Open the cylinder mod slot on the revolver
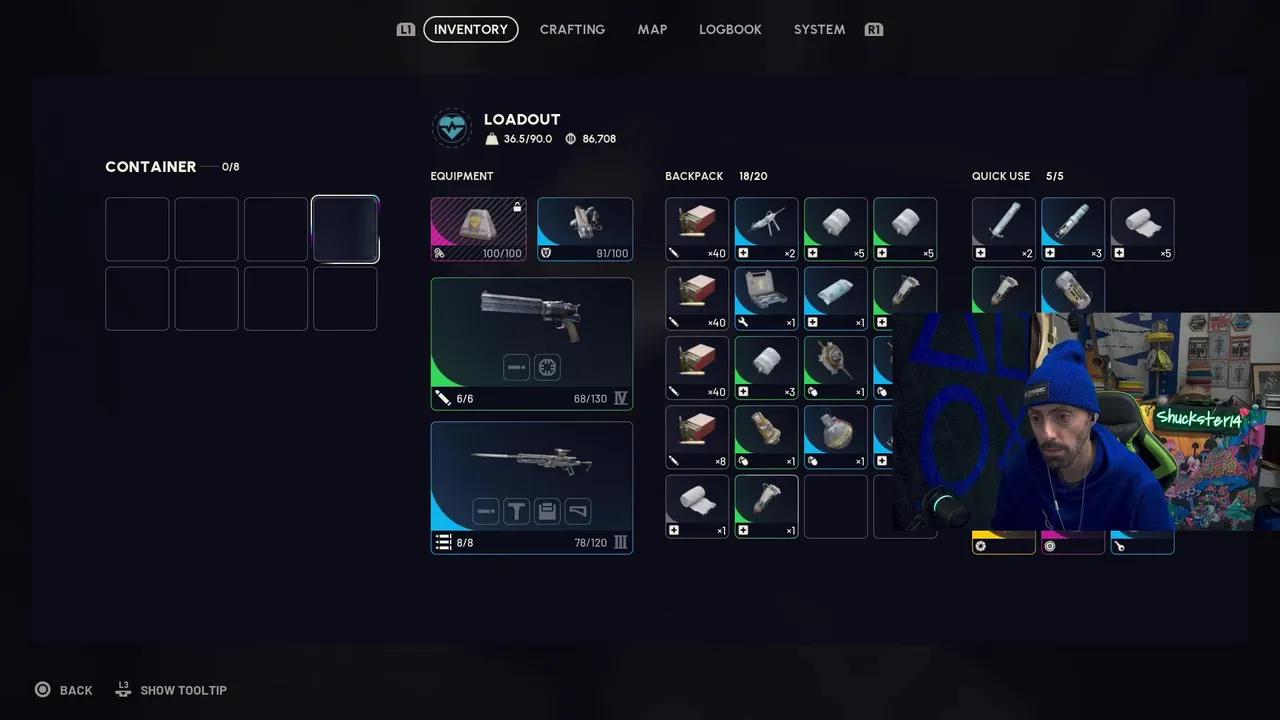The width and height of the screenshot is (1280, 720). pos(547,367)
